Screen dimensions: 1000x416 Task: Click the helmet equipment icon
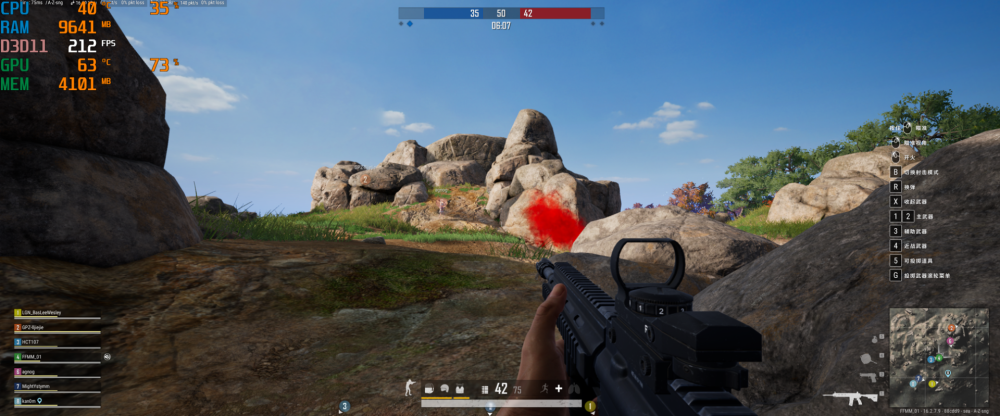click(444, 388)
